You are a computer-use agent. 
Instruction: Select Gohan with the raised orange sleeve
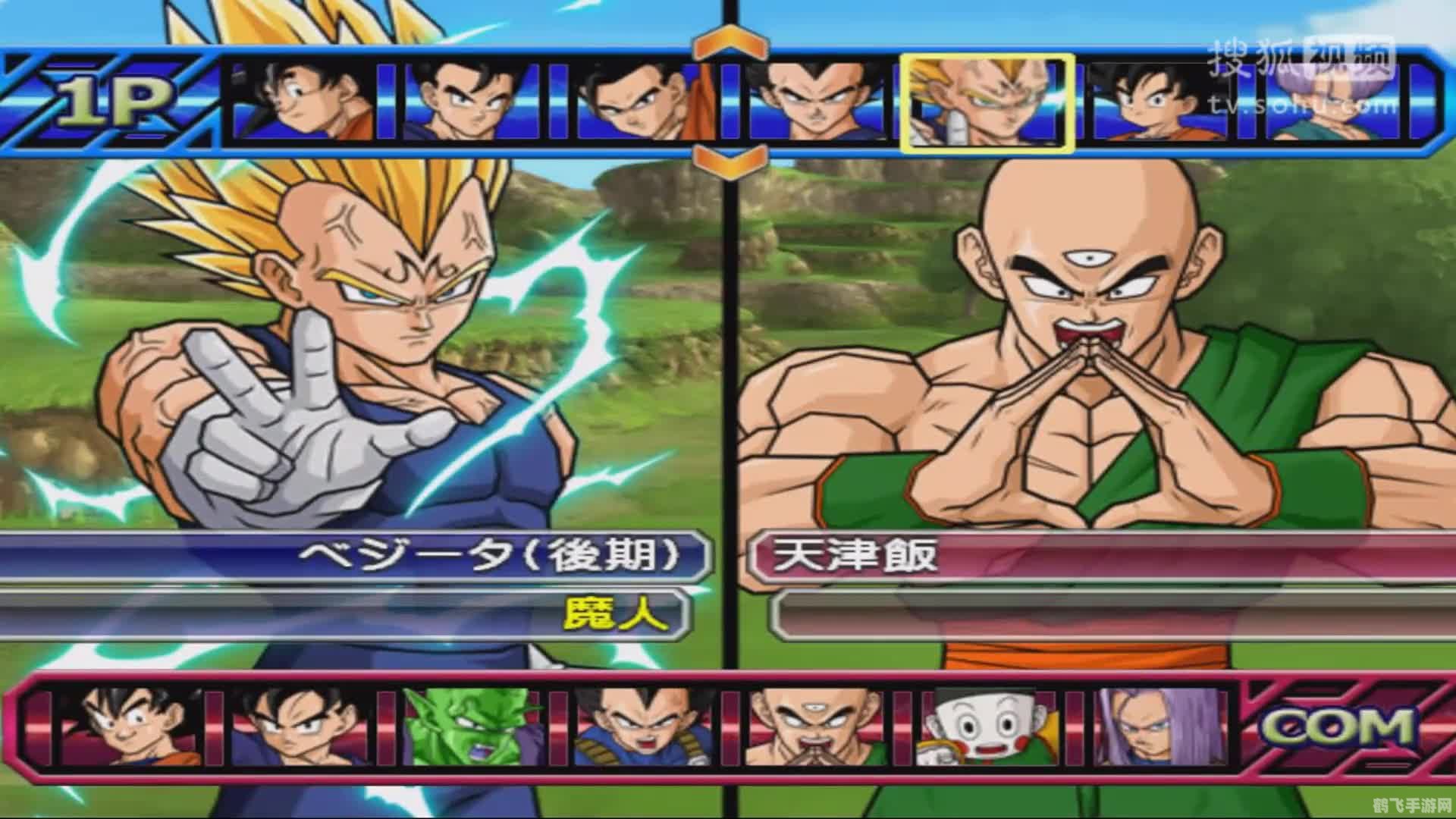[x=645, y=102]
